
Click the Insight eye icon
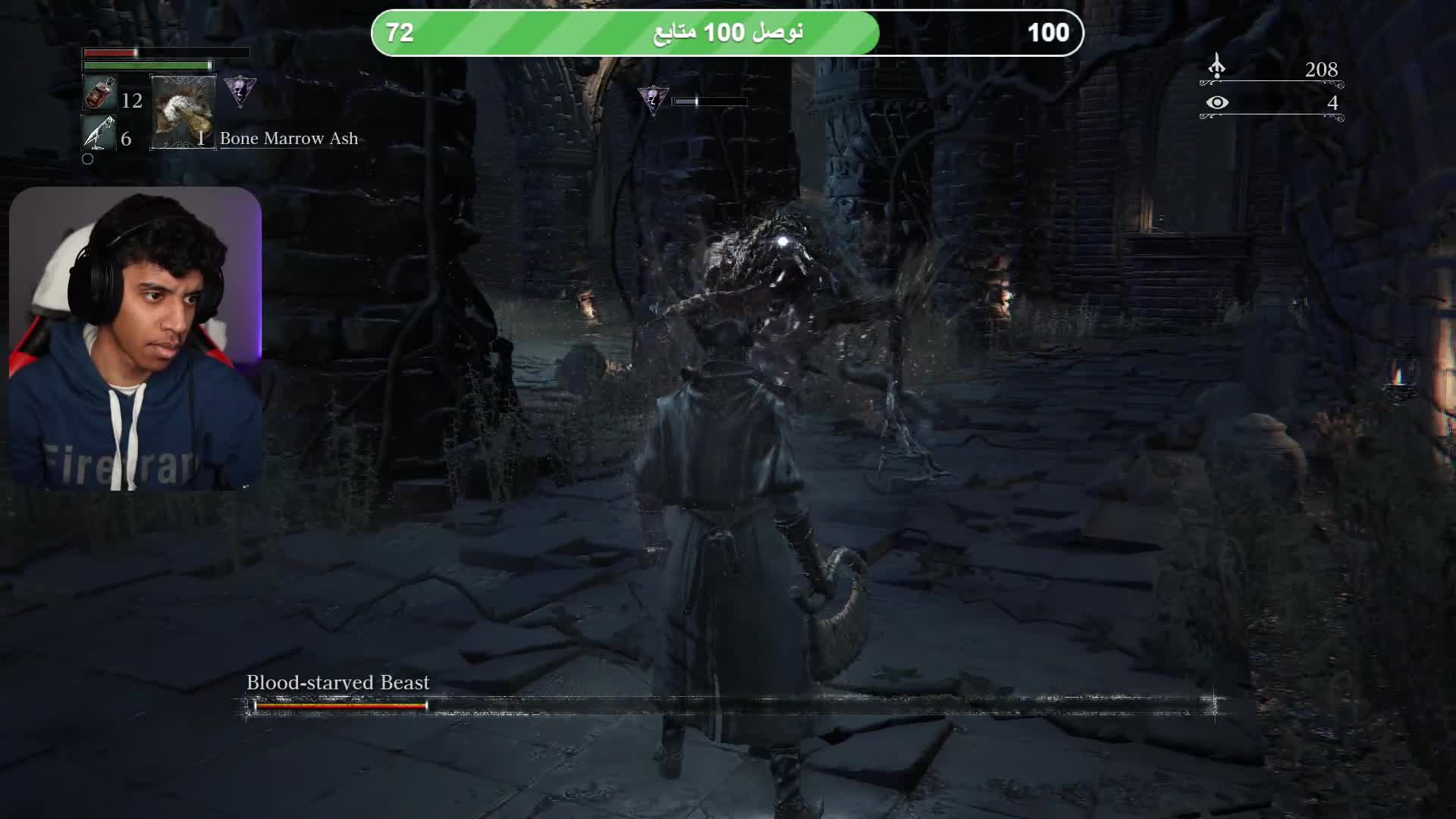coord(1217,102)
